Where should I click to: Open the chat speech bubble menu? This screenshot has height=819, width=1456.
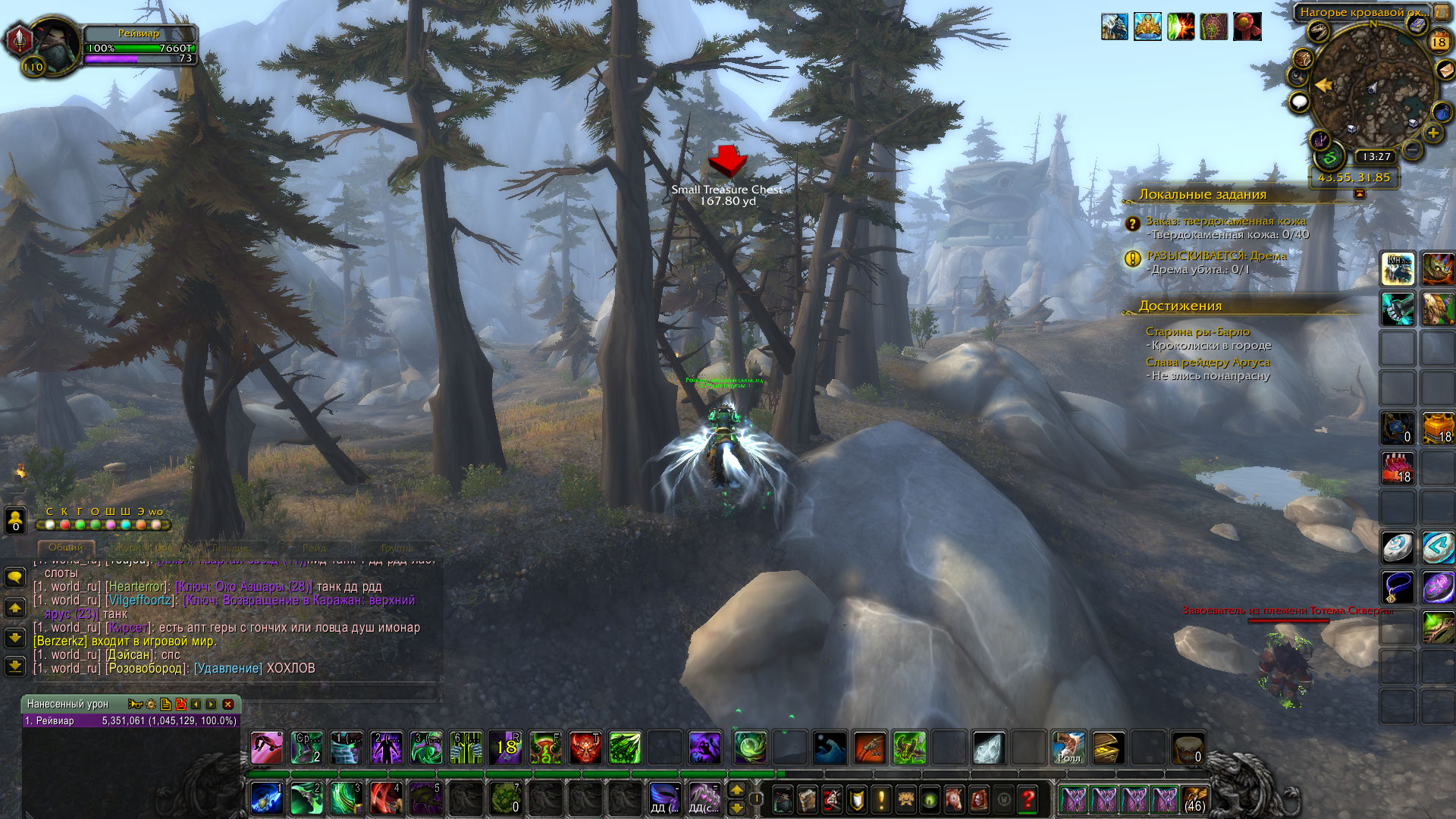[15, 578]
